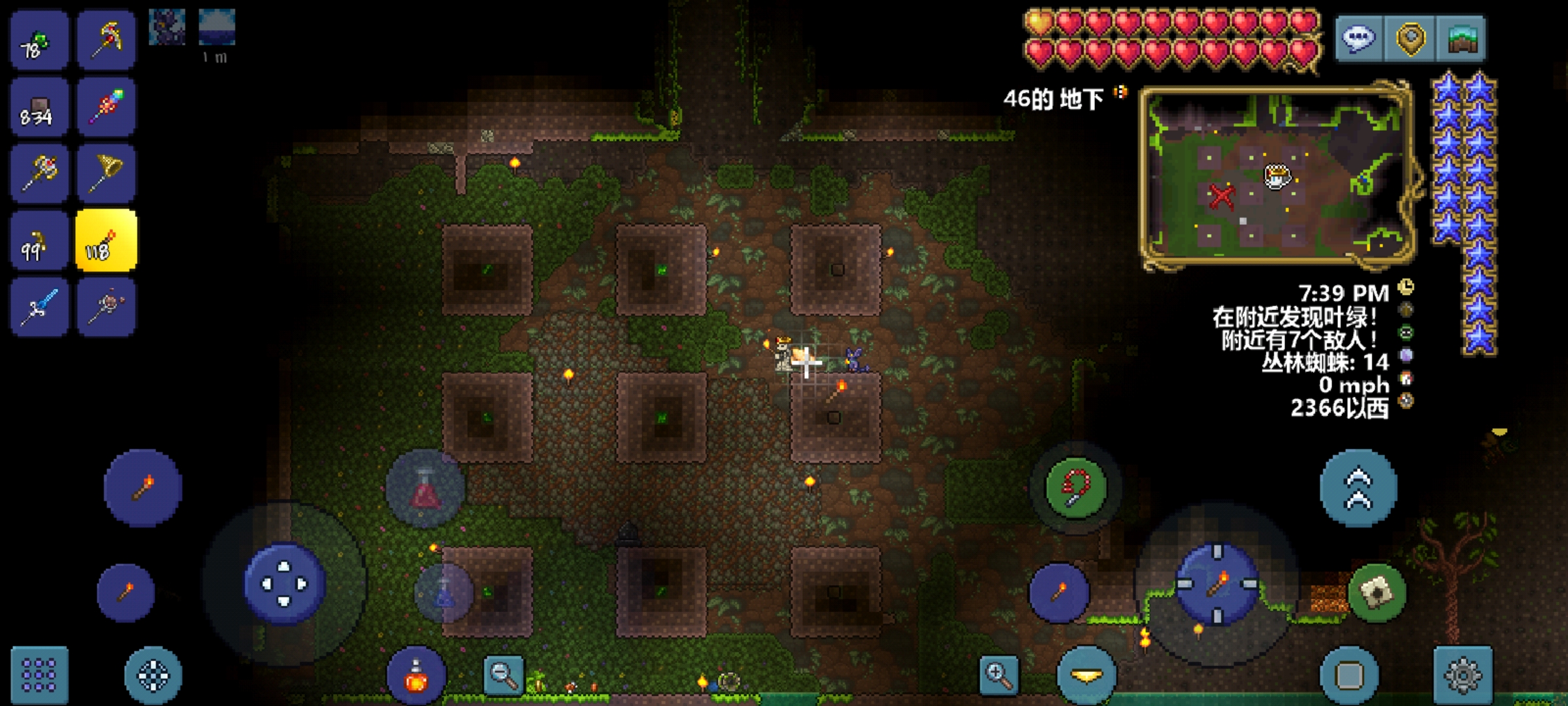1568x706 pixels.
Task: Select the golden bug net slot
Action: click(x=106, y=173)
